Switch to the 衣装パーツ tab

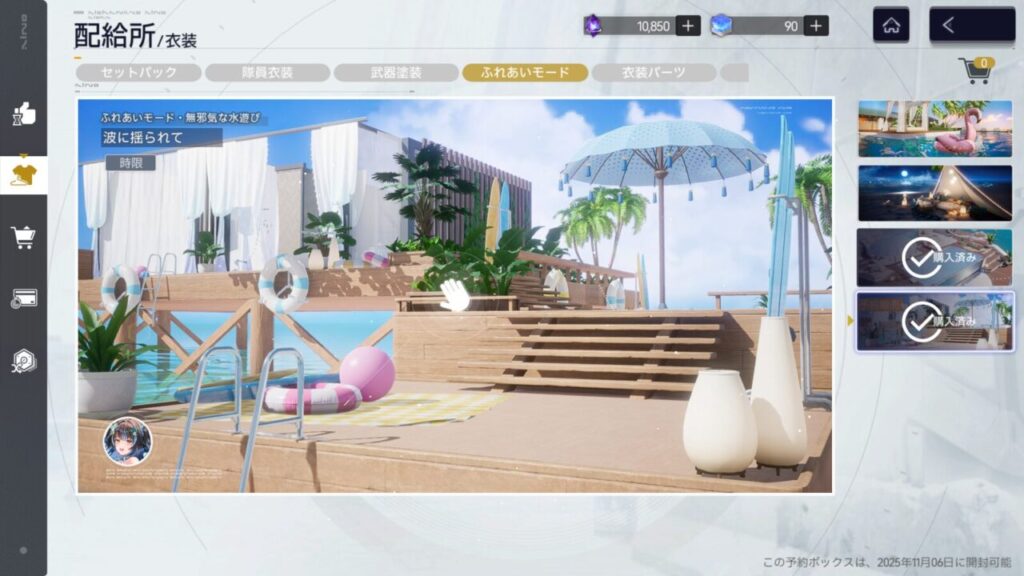click(x=653, y=72)
